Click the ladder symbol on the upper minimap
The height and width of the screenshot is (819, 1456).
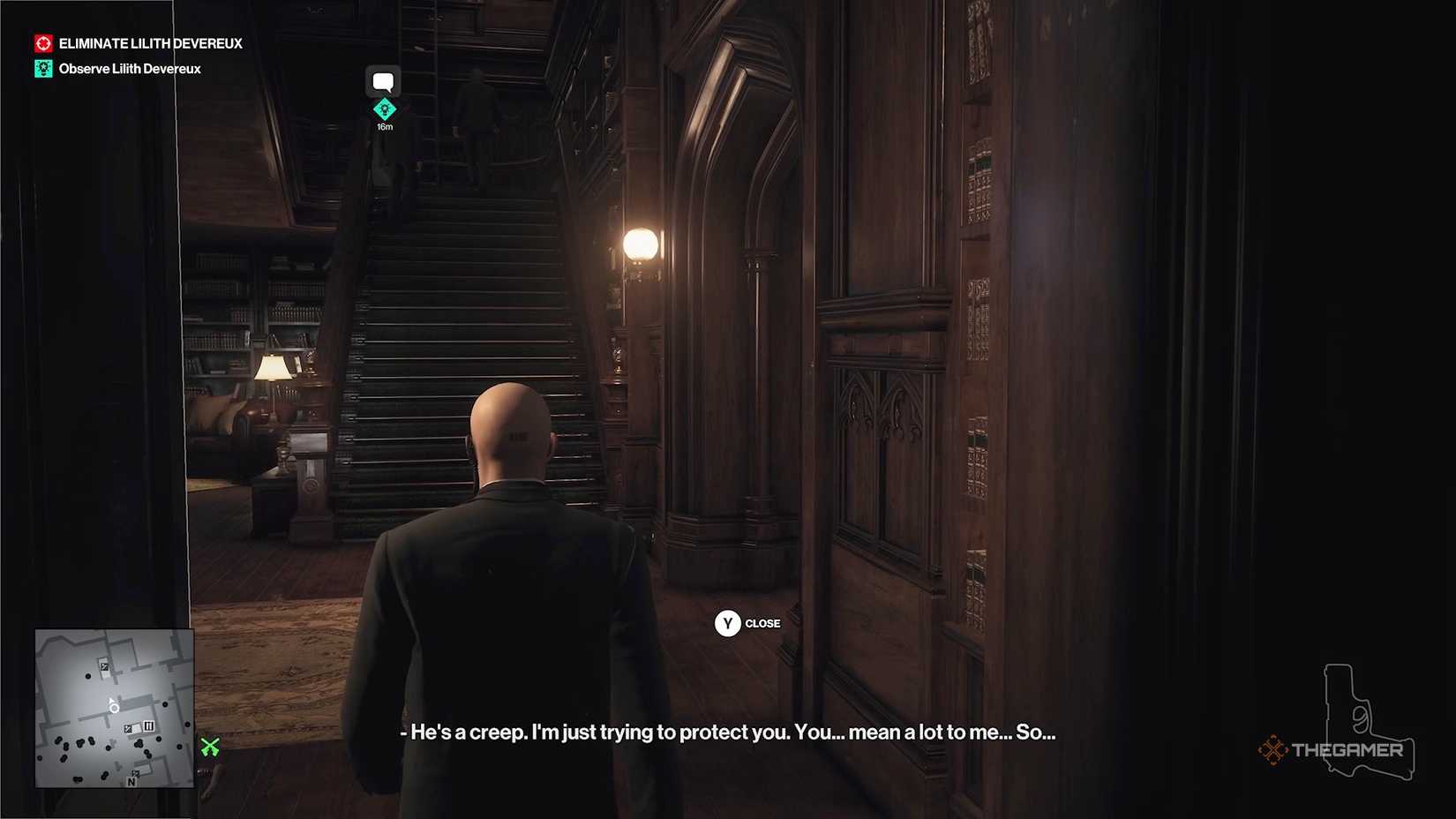(x=104, y=666)
